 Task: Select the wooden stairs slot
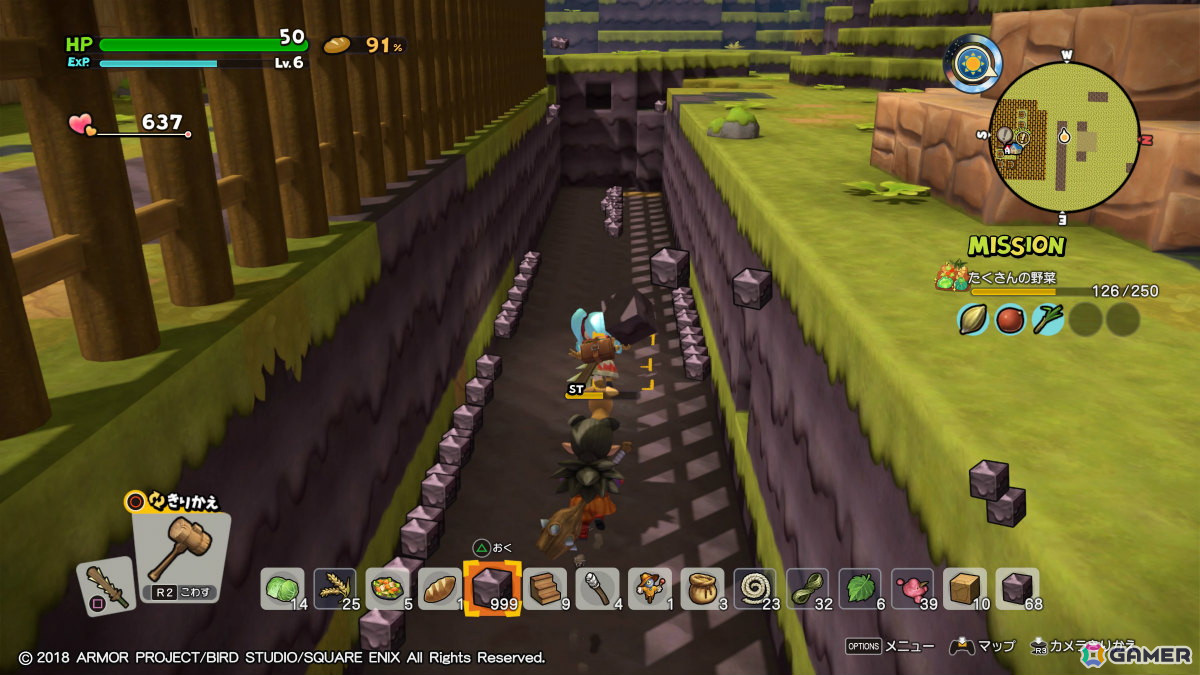click(x=545, y=588)
